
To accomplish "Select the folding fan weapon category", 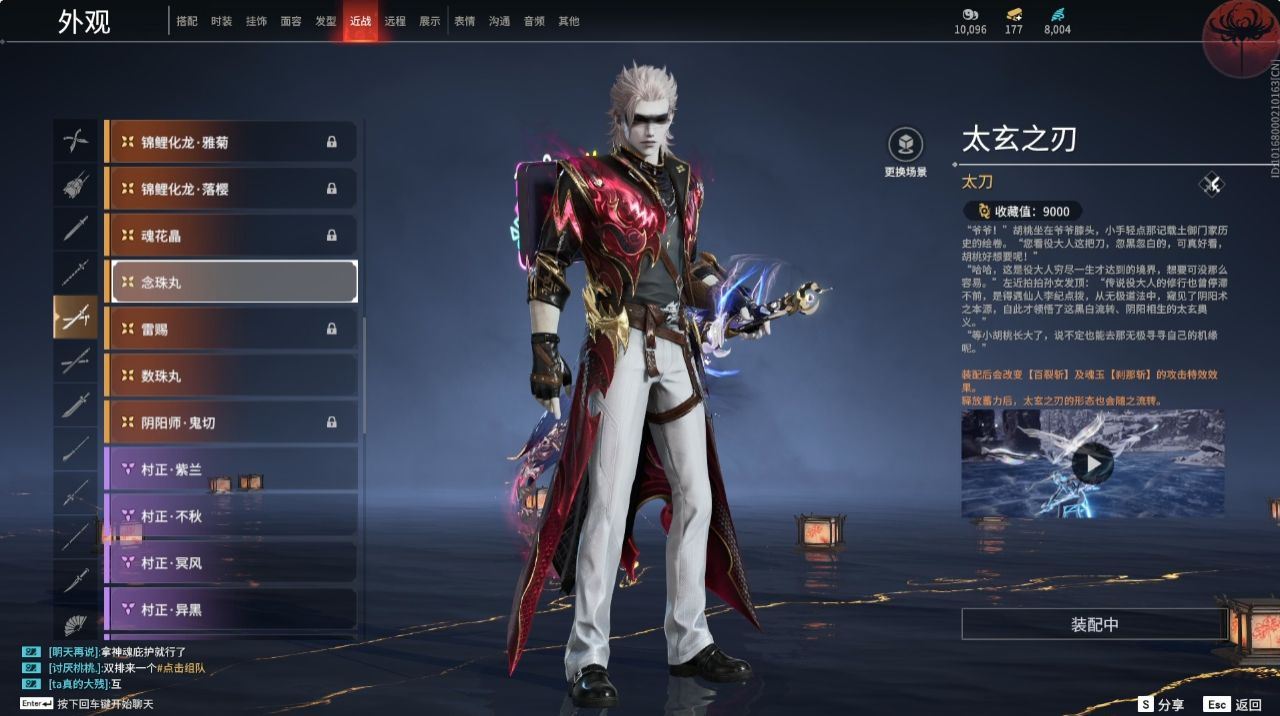I will [76, 626].
